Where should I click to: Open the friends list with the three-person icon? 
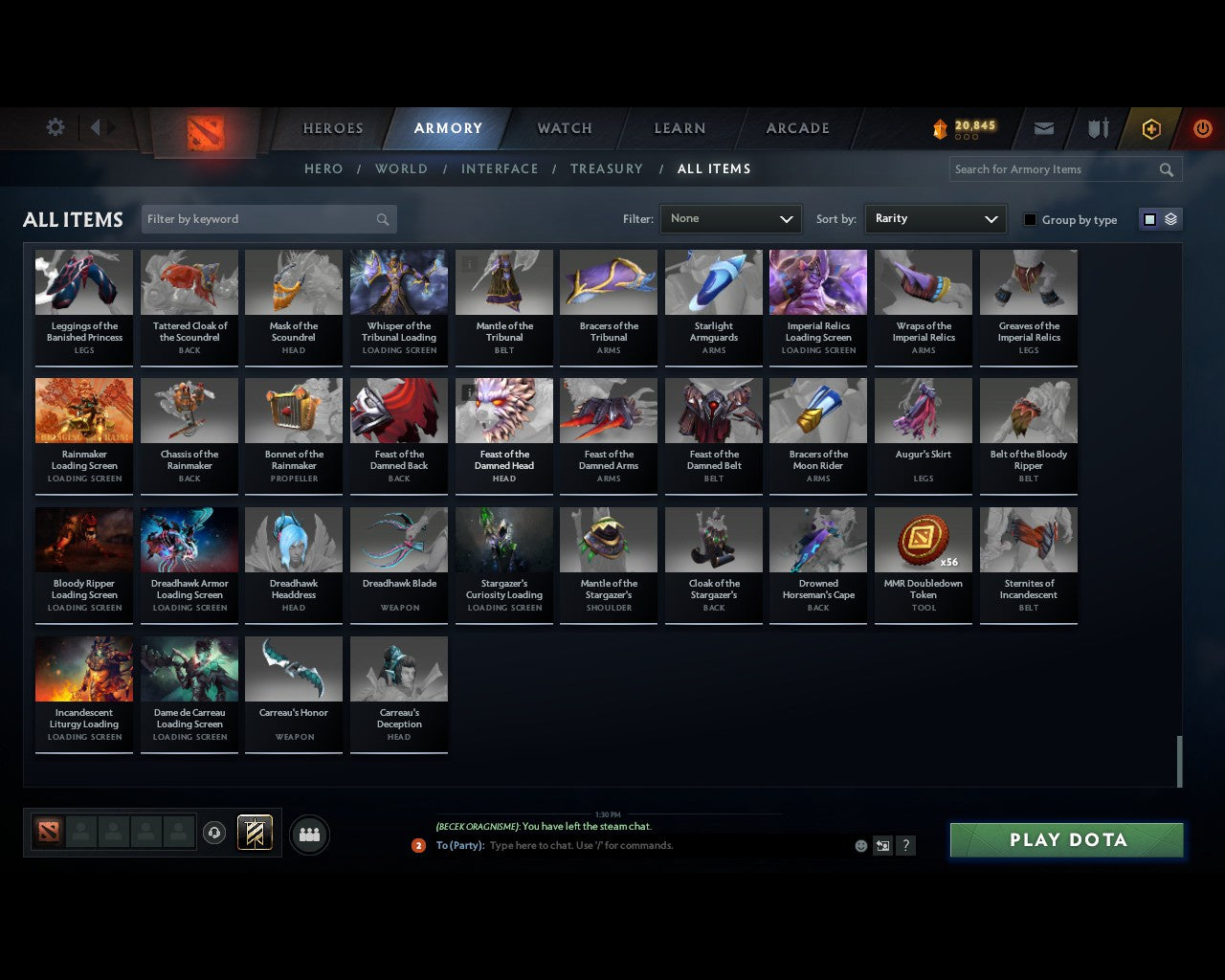pyautogui.click(x=308, y=834)
